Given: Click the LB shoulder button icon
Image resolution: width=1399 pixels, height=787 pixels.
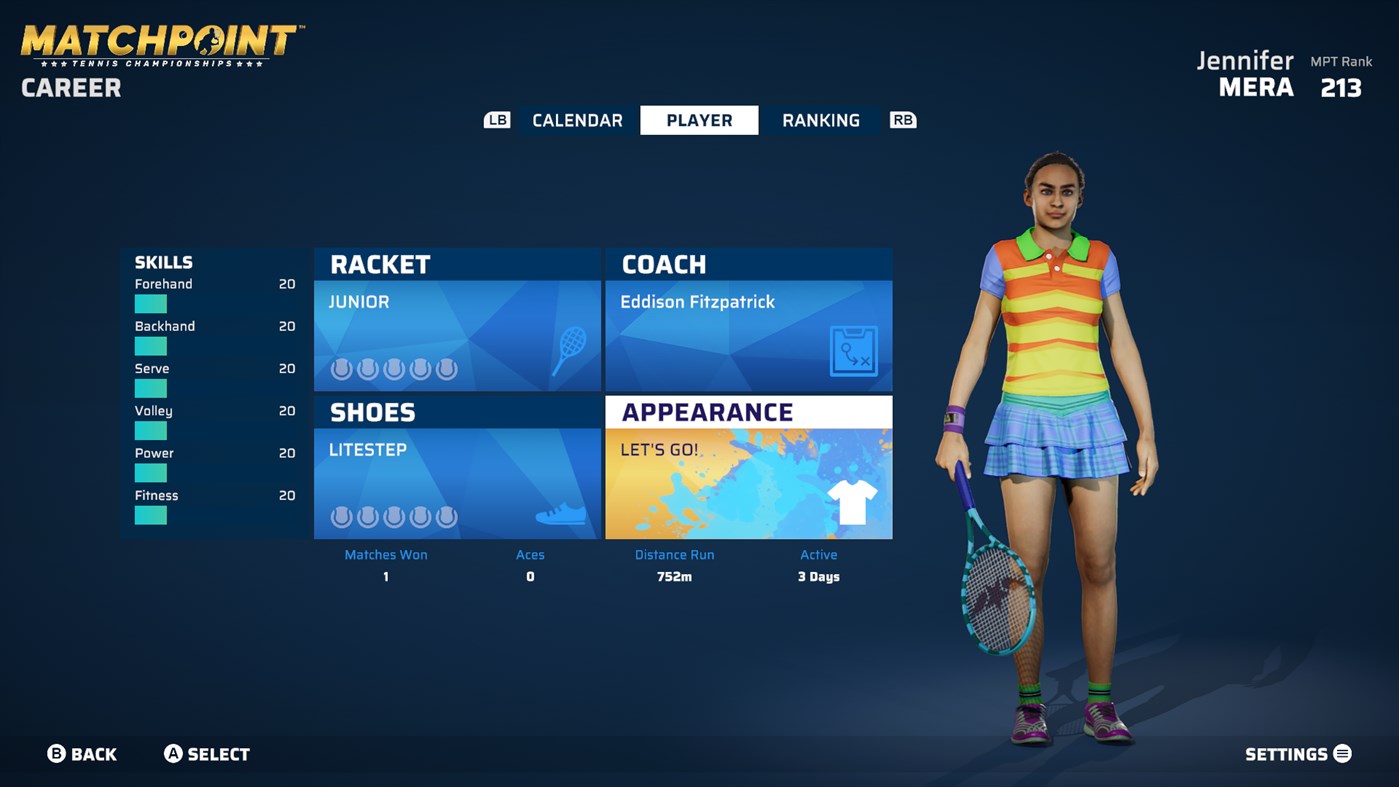Looking at the screenshot, I should tap(497, 119).
